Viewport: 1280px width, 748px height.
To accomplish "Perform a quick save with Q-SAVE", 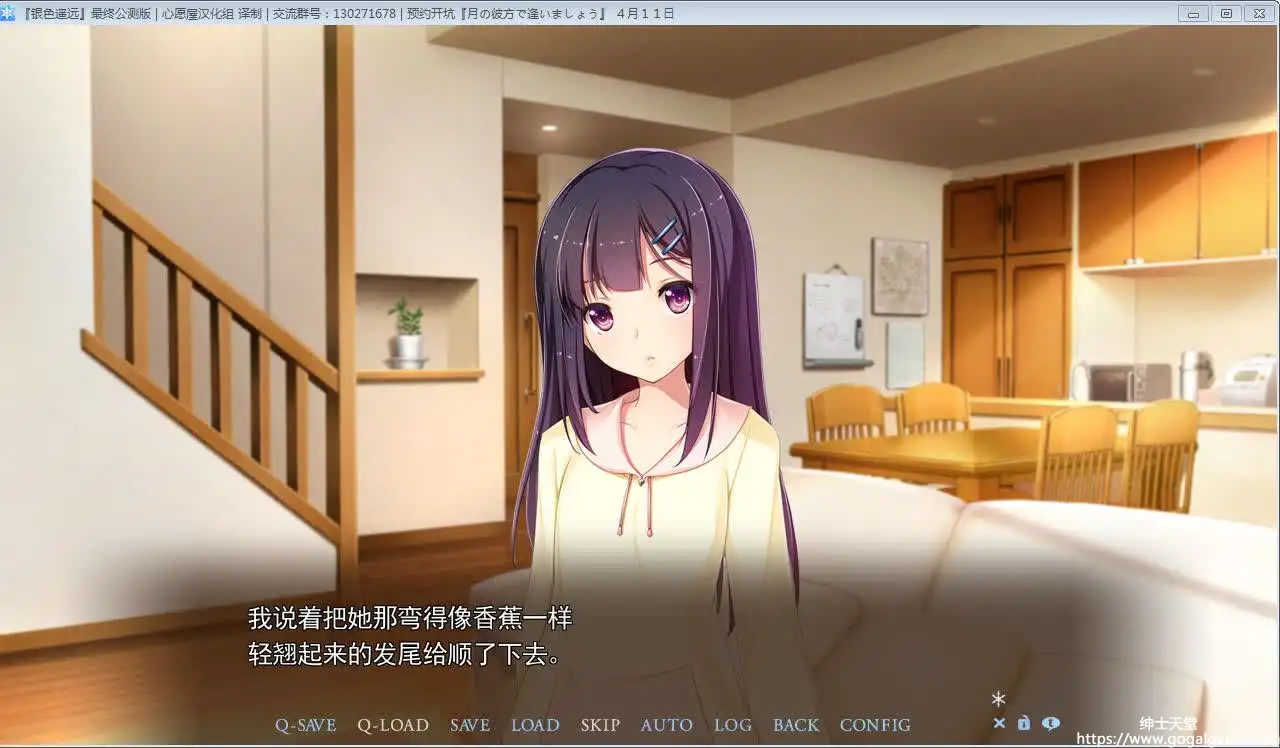I will pos(305,725).
